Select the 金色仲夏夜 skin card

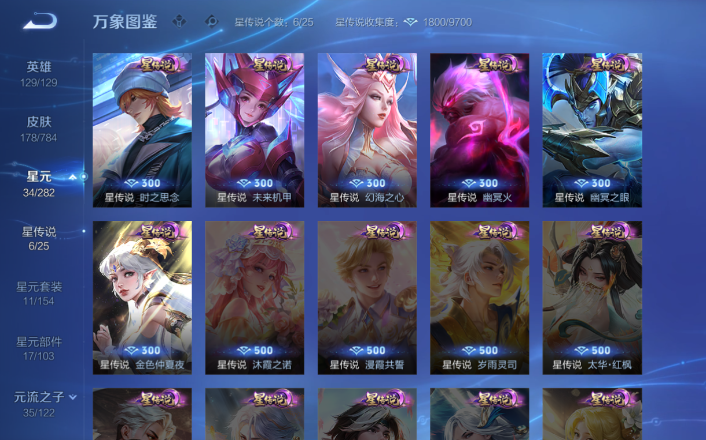tap(142, 296)
